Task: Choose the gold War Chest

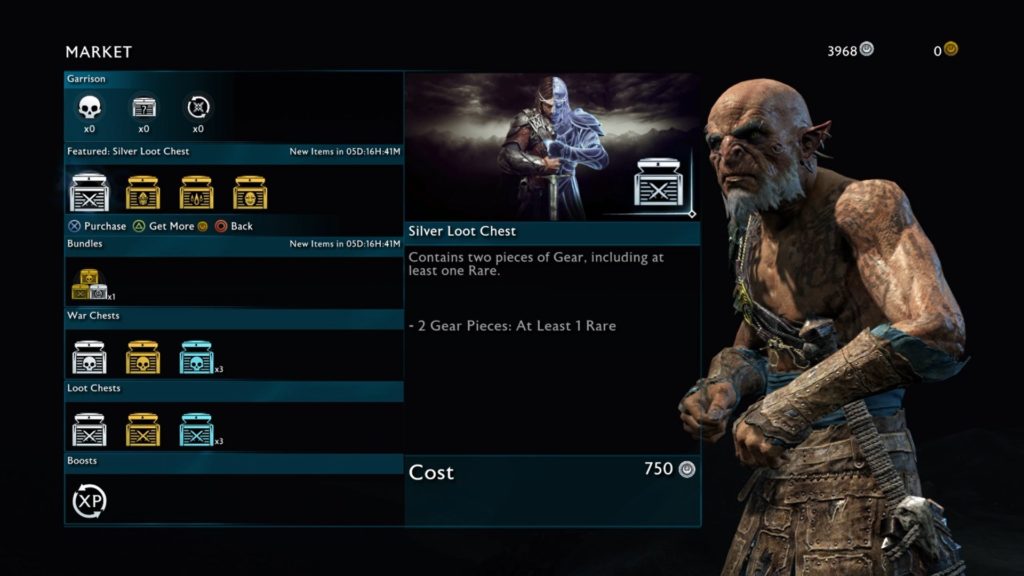Action: (143, 357)
